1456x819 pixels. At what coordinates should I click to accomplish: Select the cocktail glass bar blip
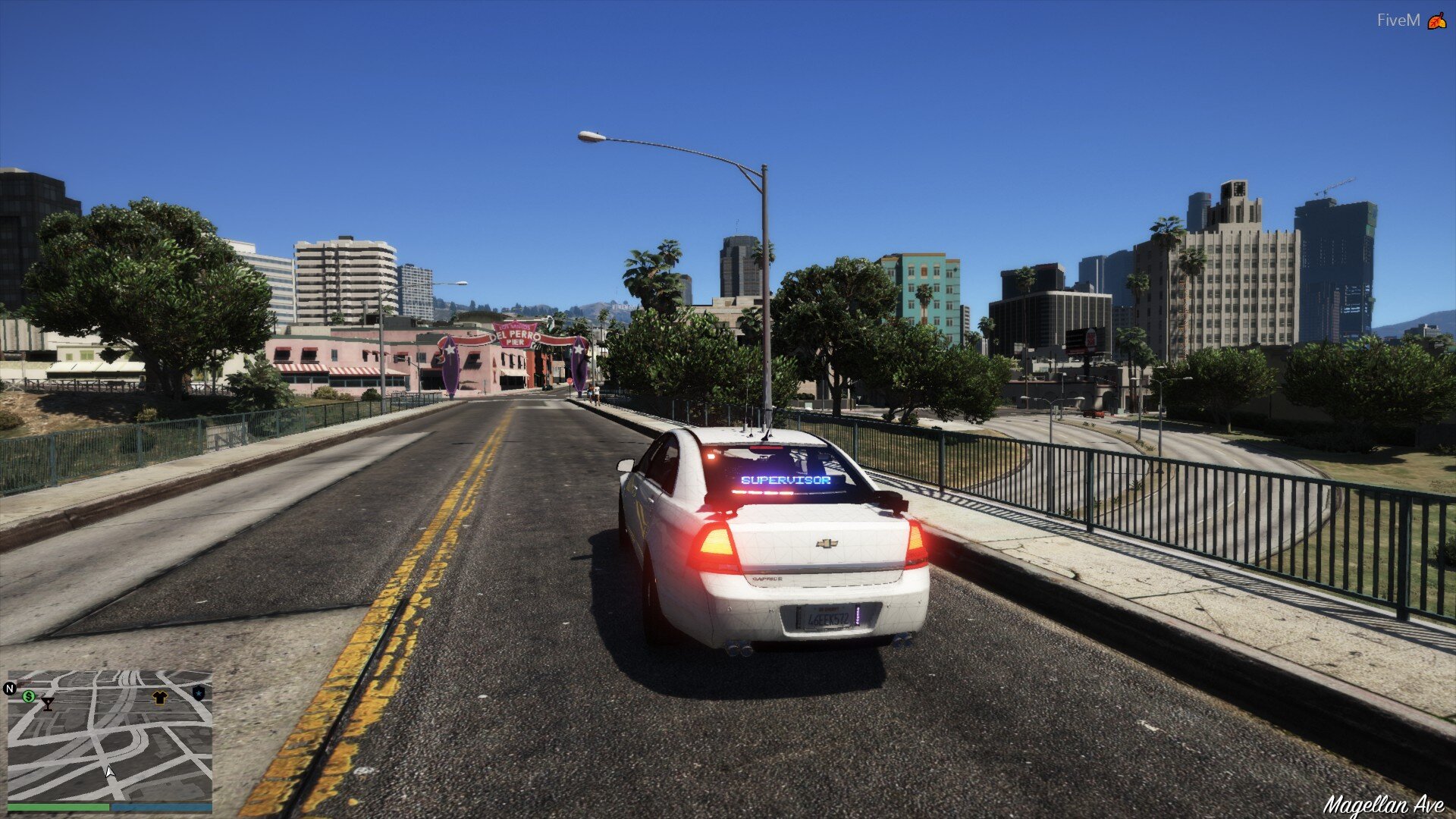pyautogui.click(x=47, y=704)
